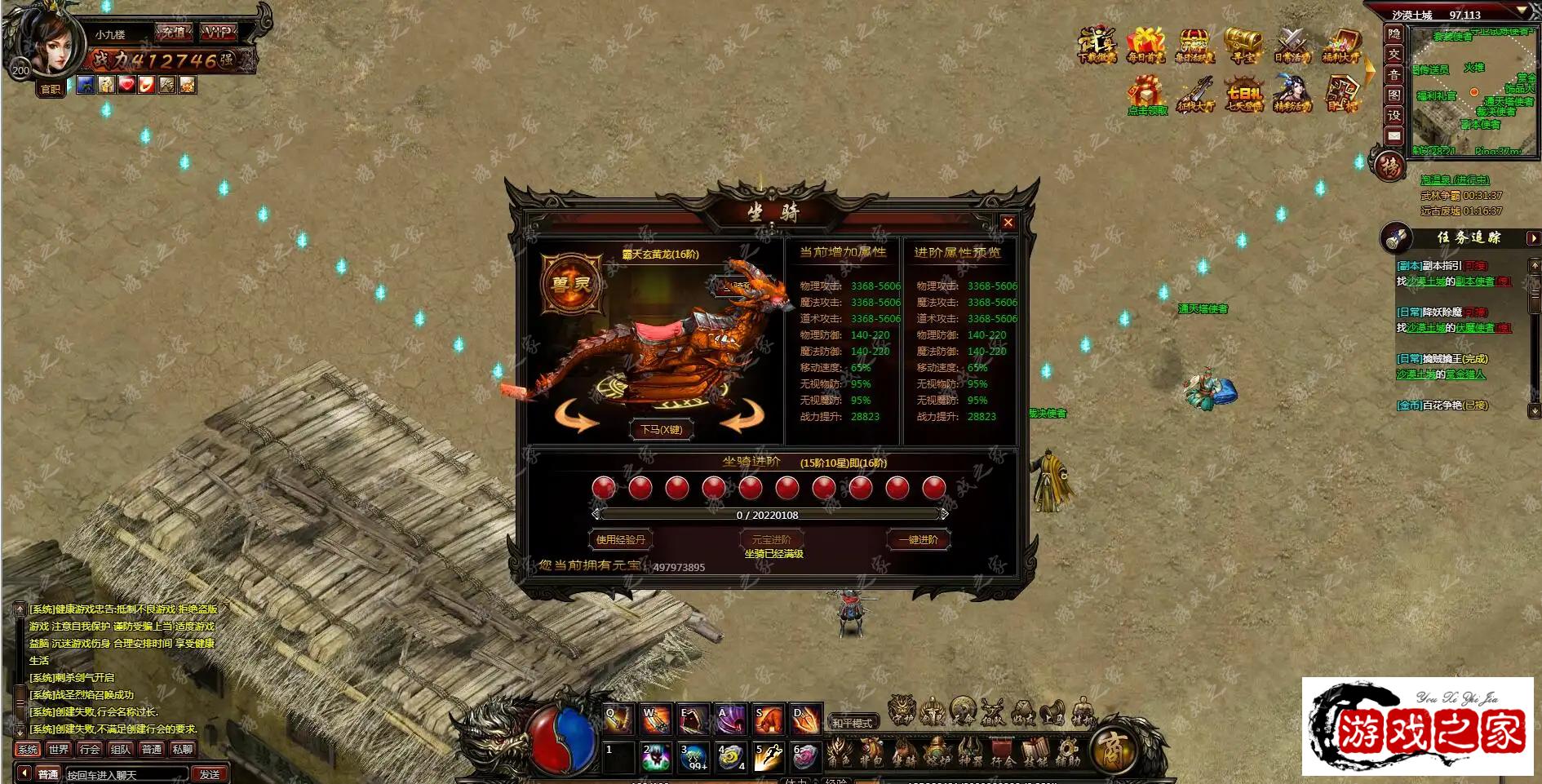This screenshot has height=784, width=1542.
Task: Open 福利大厅 welfare hall icon
Action: pyautogui.click(x=1341, y=46)
